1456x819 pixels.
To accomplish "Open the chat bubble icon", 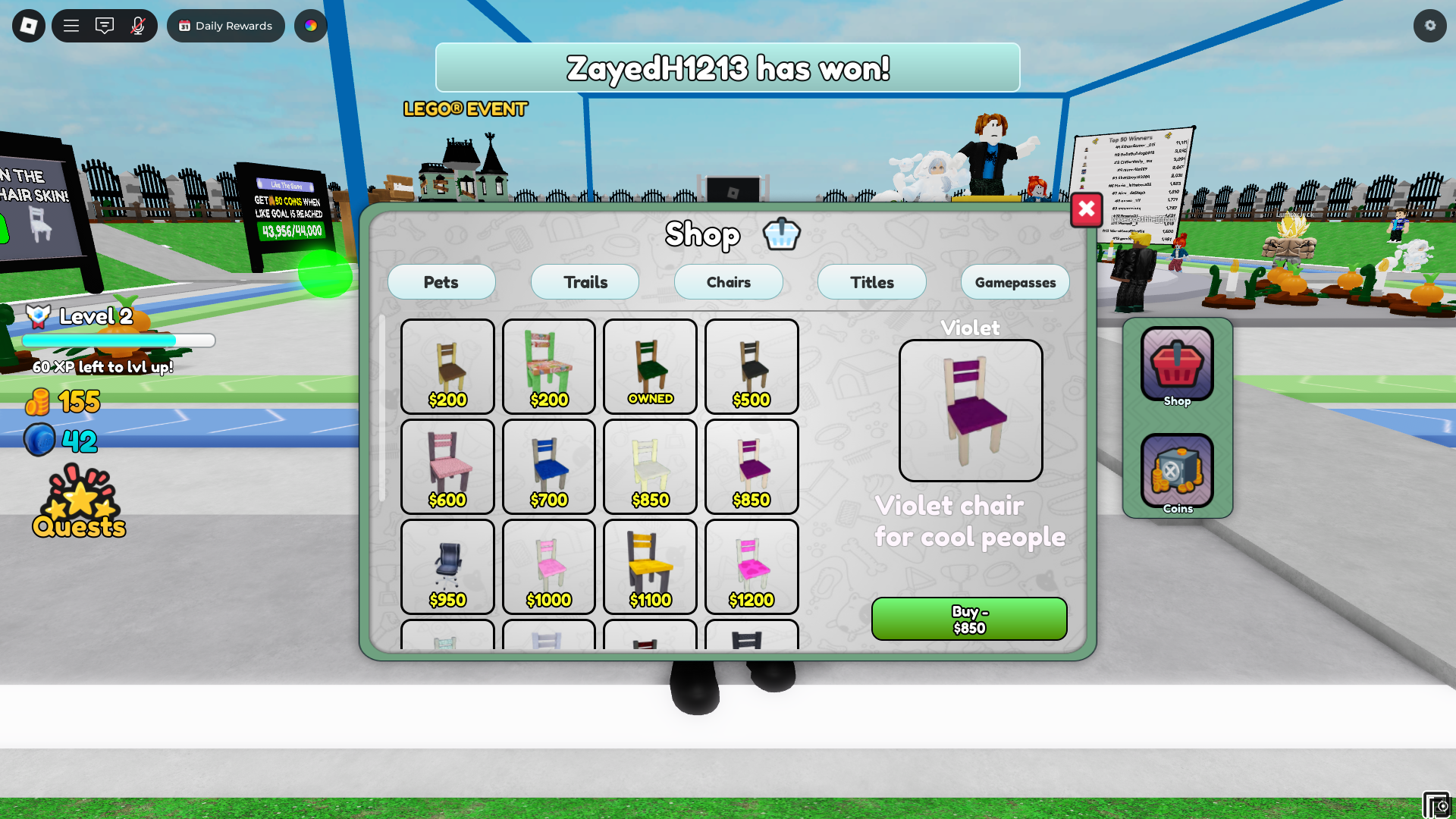I will click(104, 25).
